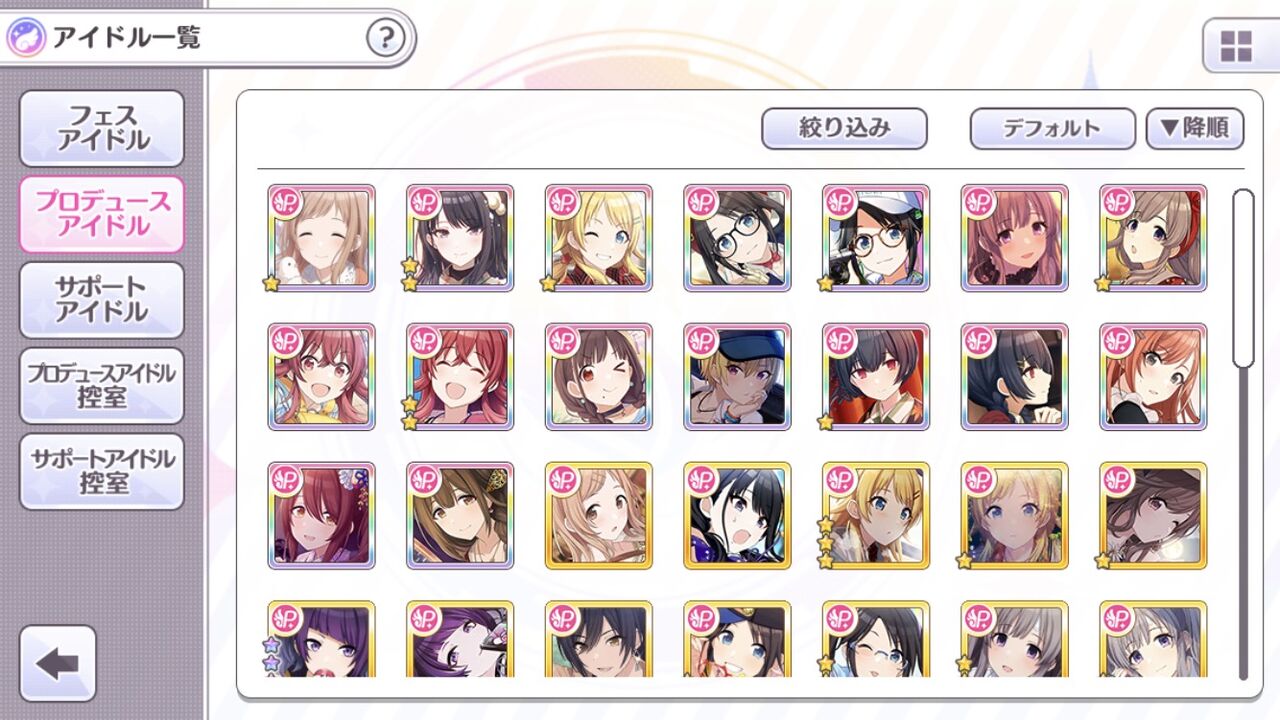Switch to the フェスアイドル tab
This screenshot has height=720, width=1280.
coord(99,130)
